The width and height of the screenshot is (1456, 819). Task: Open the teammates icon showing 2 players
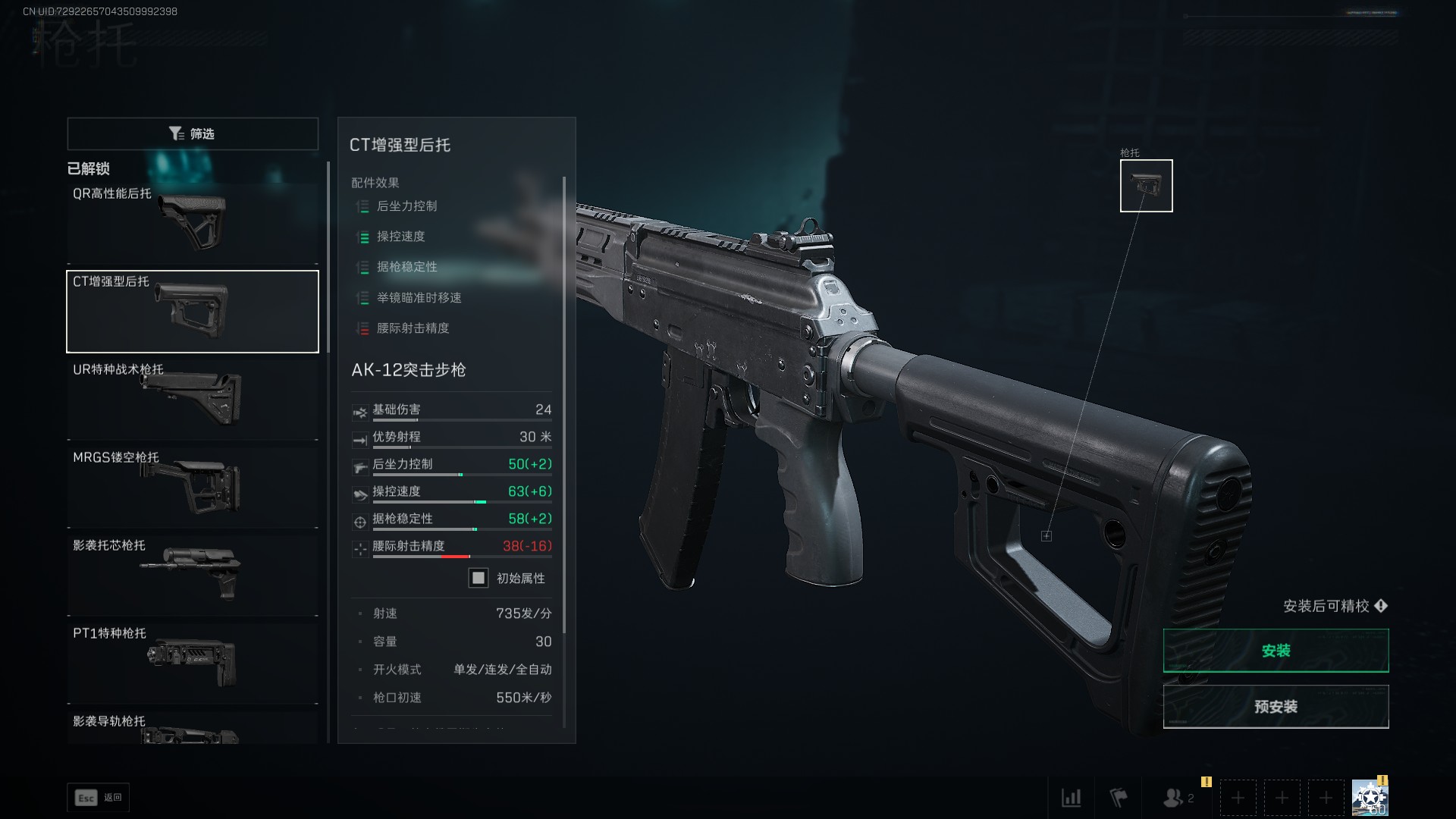click(1174, 798)
